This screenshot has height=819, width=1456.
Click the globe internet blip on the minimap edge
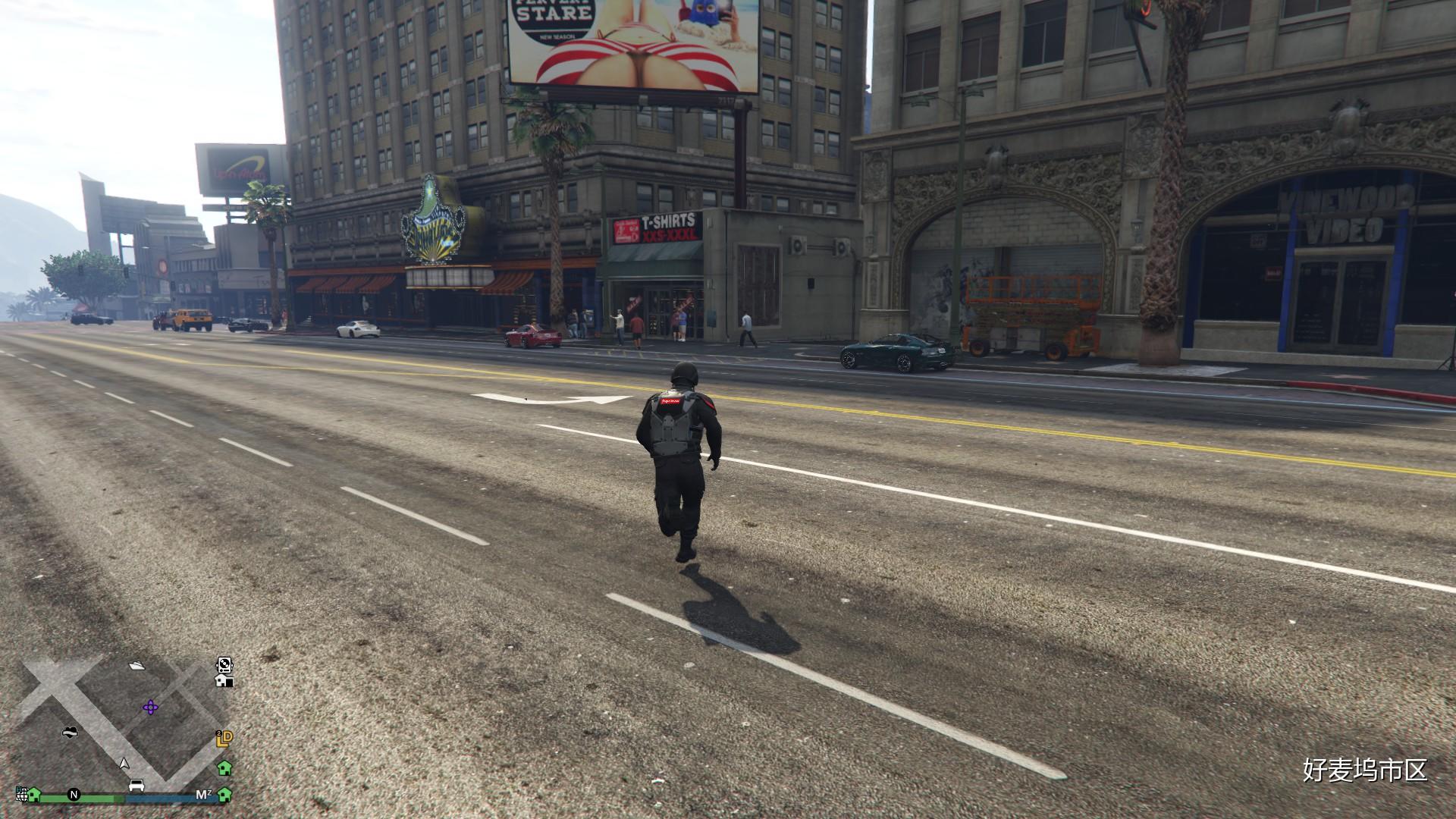click(x=21, y=795)
